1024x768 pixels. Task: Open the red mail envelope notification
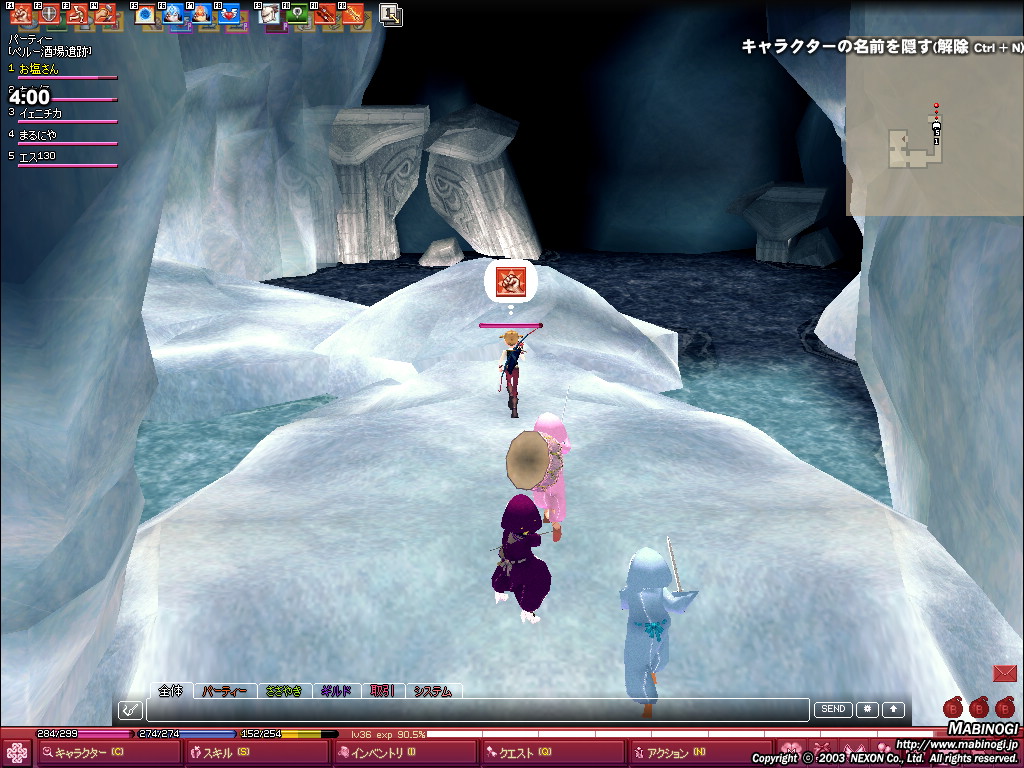[1004, 673]
